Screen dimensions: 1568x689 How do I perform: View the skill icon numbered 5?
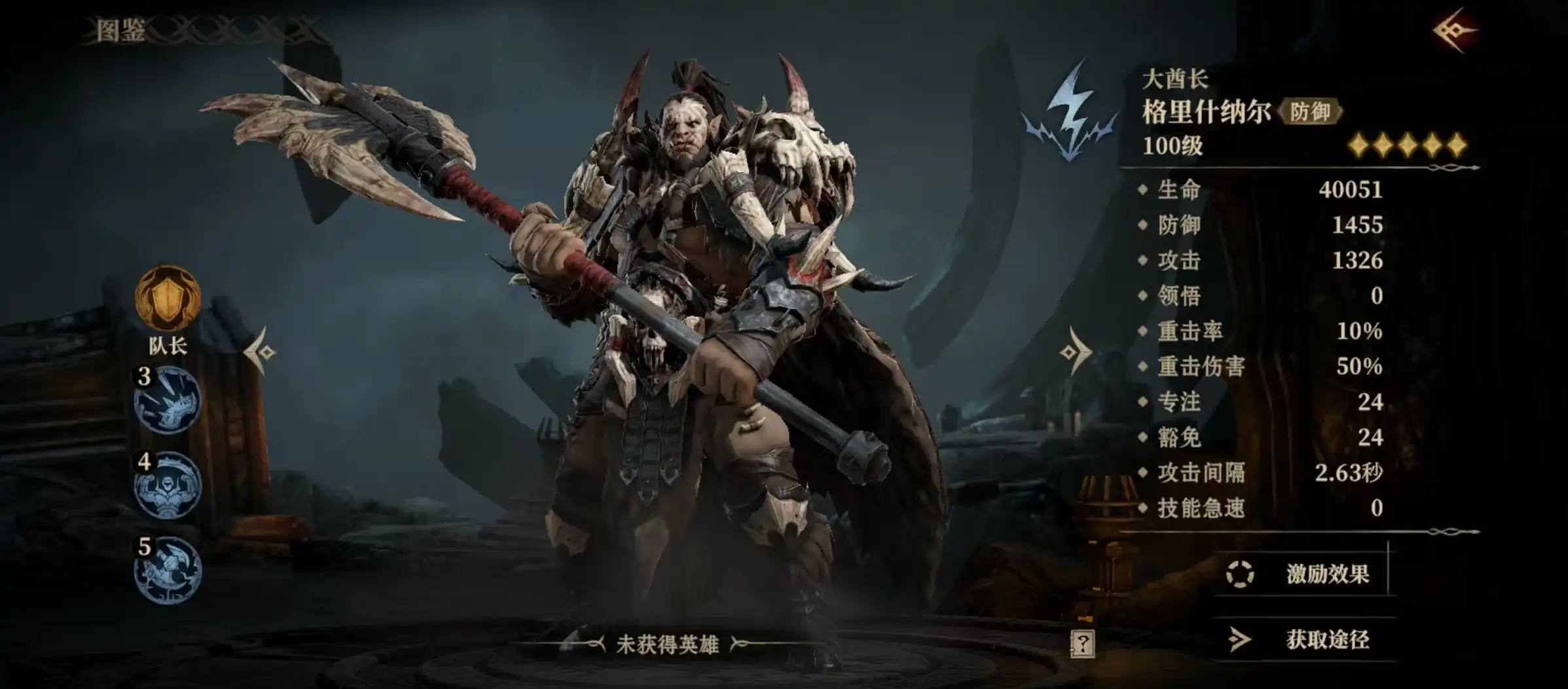(168, 570)
